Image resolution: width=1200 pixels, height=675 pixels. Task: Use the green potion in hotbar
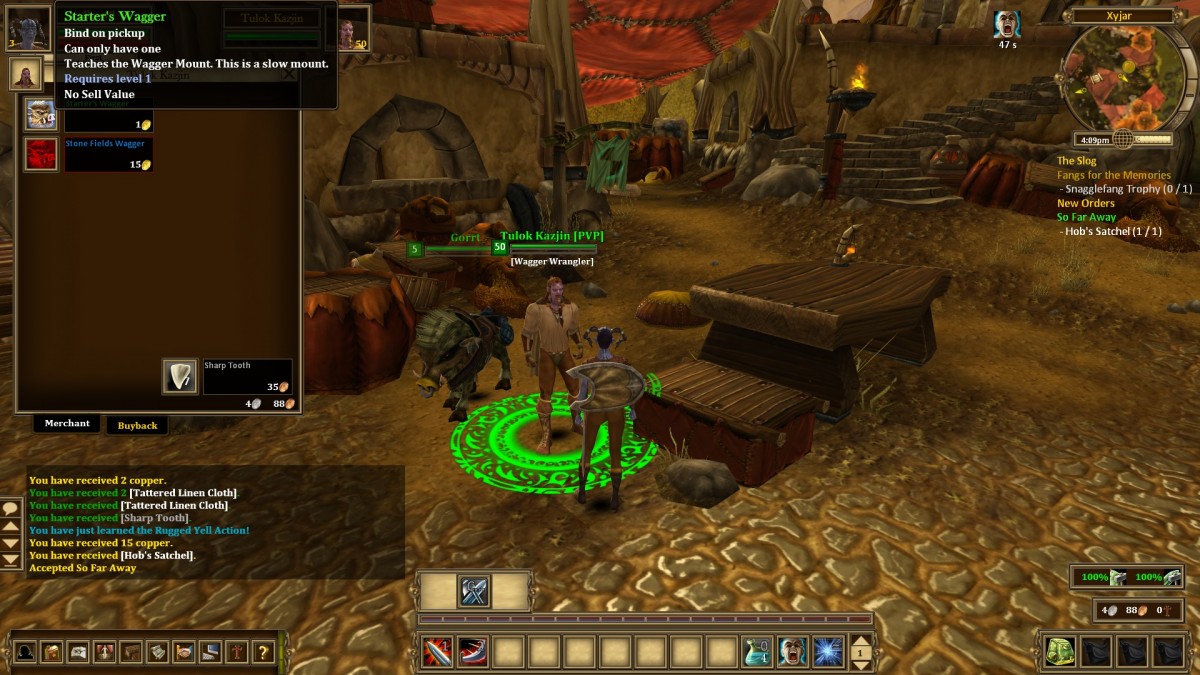click(757, 652)
